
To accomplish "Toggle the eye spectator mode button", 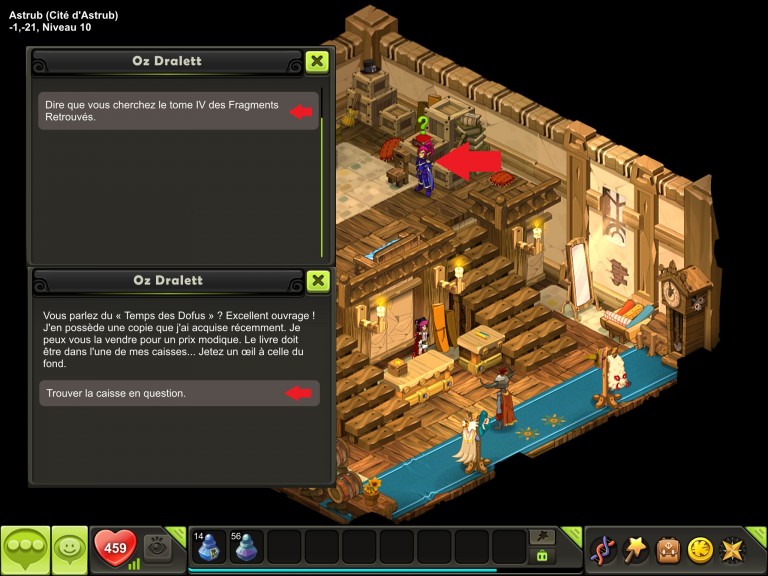I will coord(157,547).
